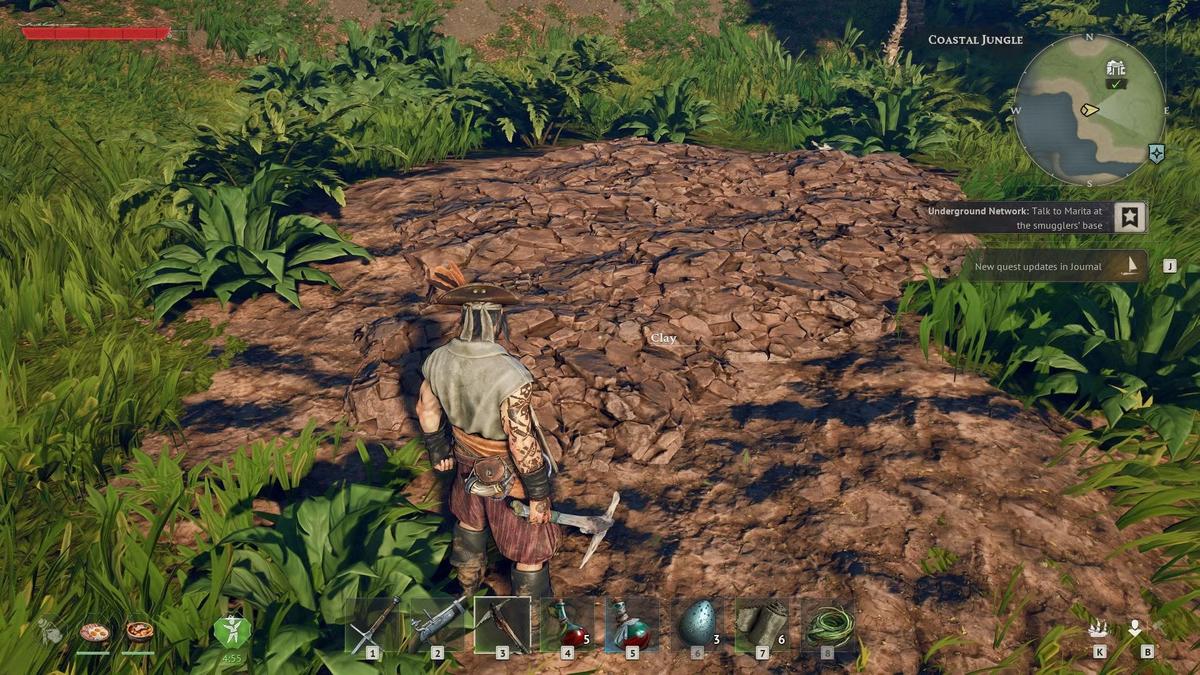1200x675 pixels.
Task: Click the arrow icon above B
Action: [1135, 628]
